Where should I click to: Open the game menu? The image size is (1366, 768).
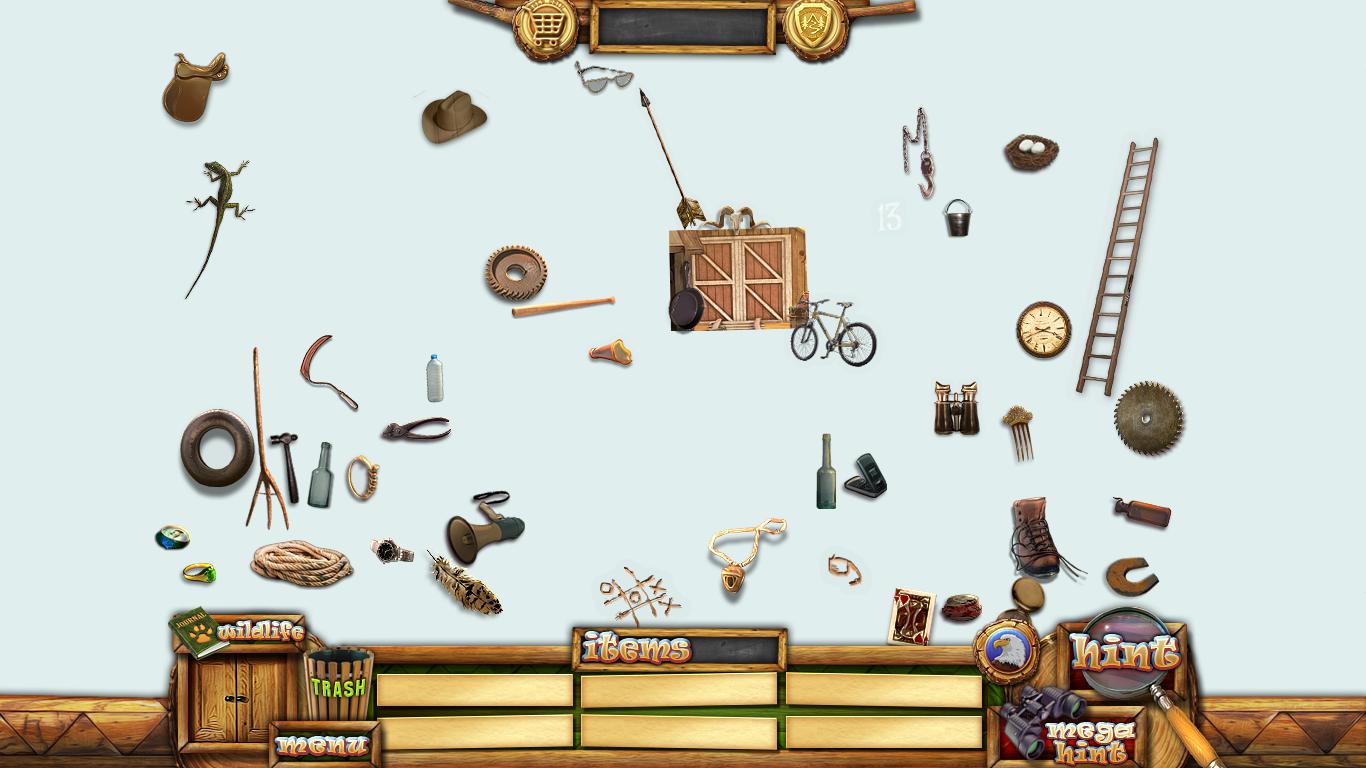[x=322, y=745]
